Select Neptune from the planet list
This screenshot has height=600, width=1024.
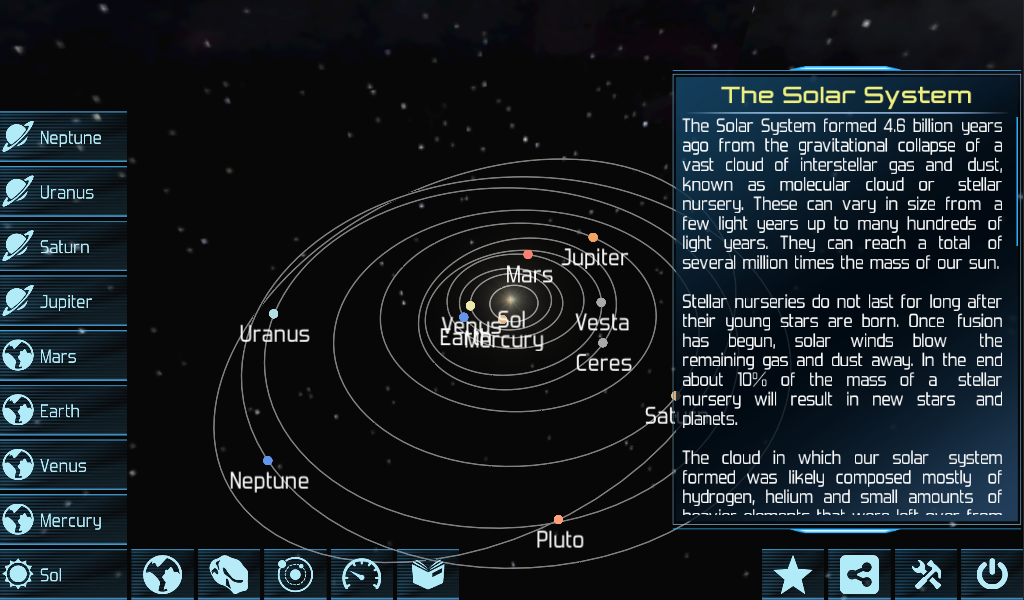pos(64,138)
